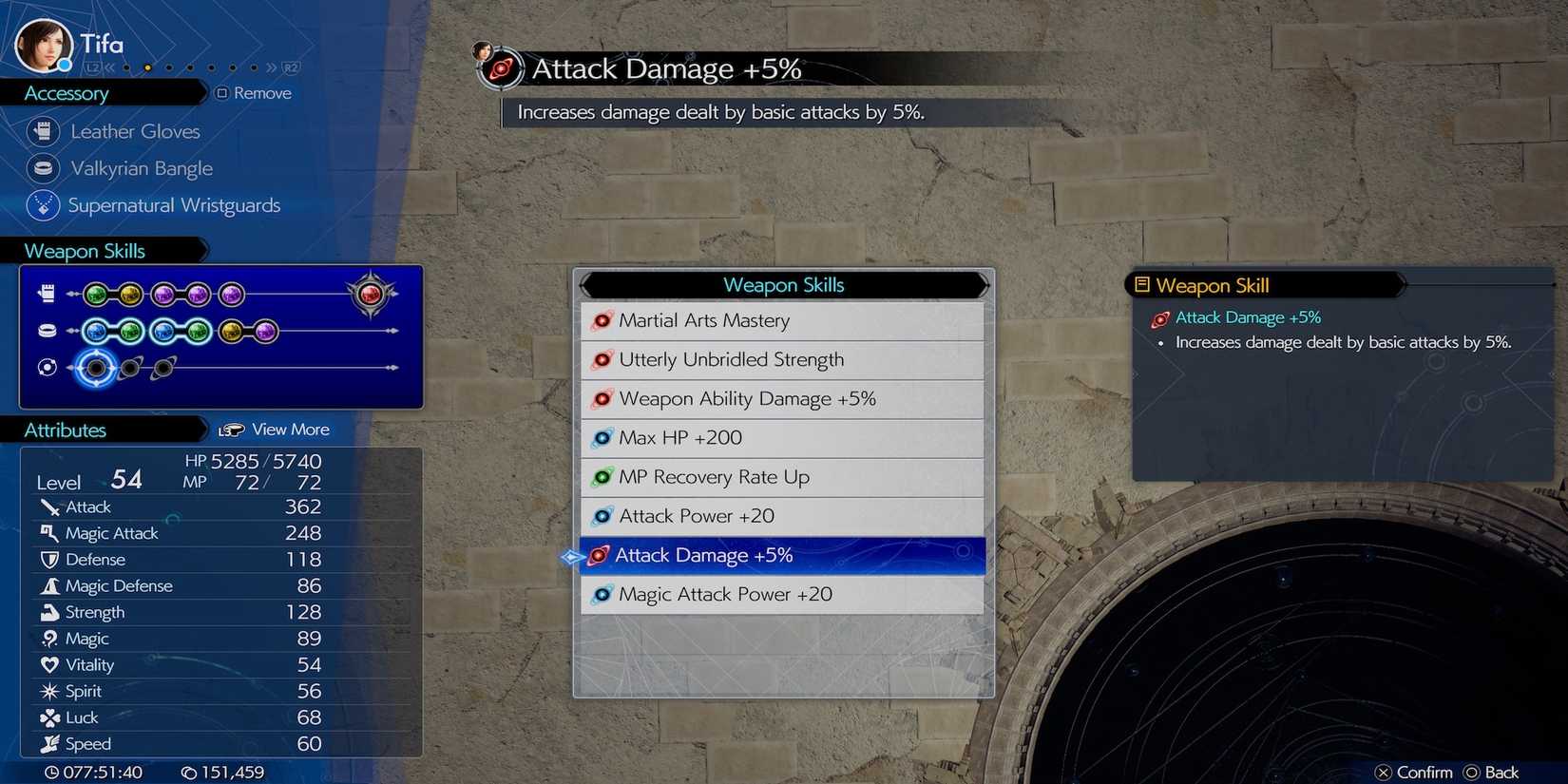Select the yellow materia in the weapon row
Screen dimensions: 1568x784
tap(128, 295)
